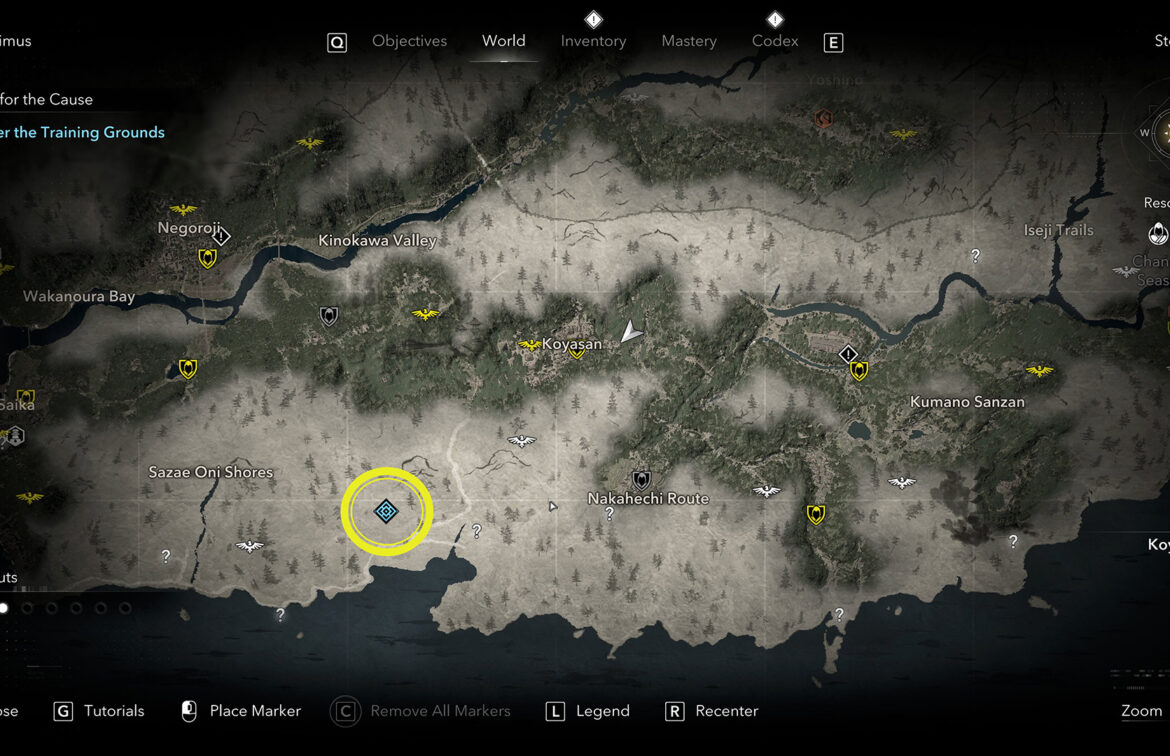Switch to the World tab
Screen dimensions: 1170x756
[x=503, y=41]
